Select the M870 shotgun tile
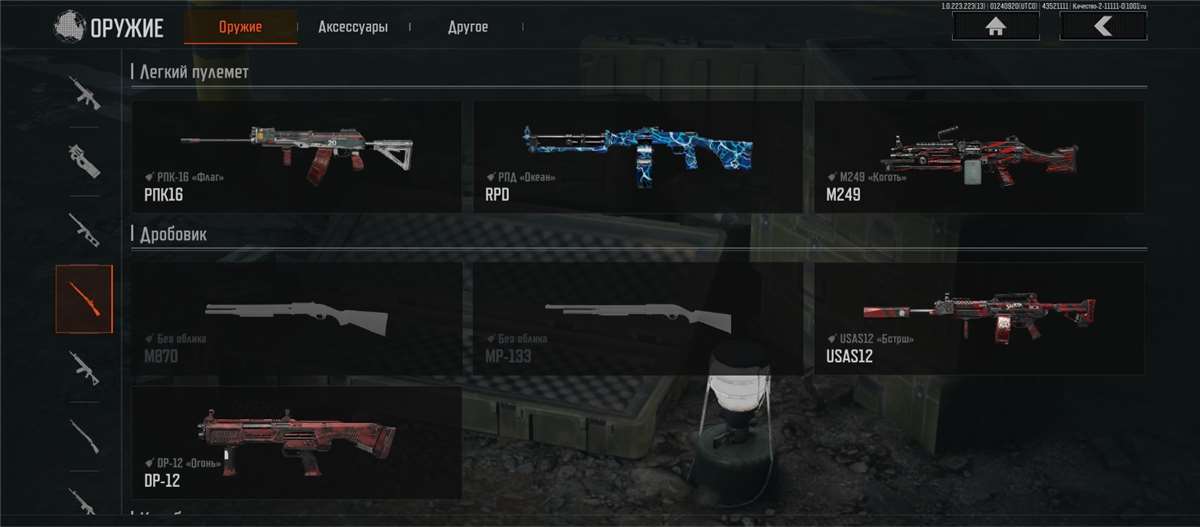 click(x=296, y=318)
